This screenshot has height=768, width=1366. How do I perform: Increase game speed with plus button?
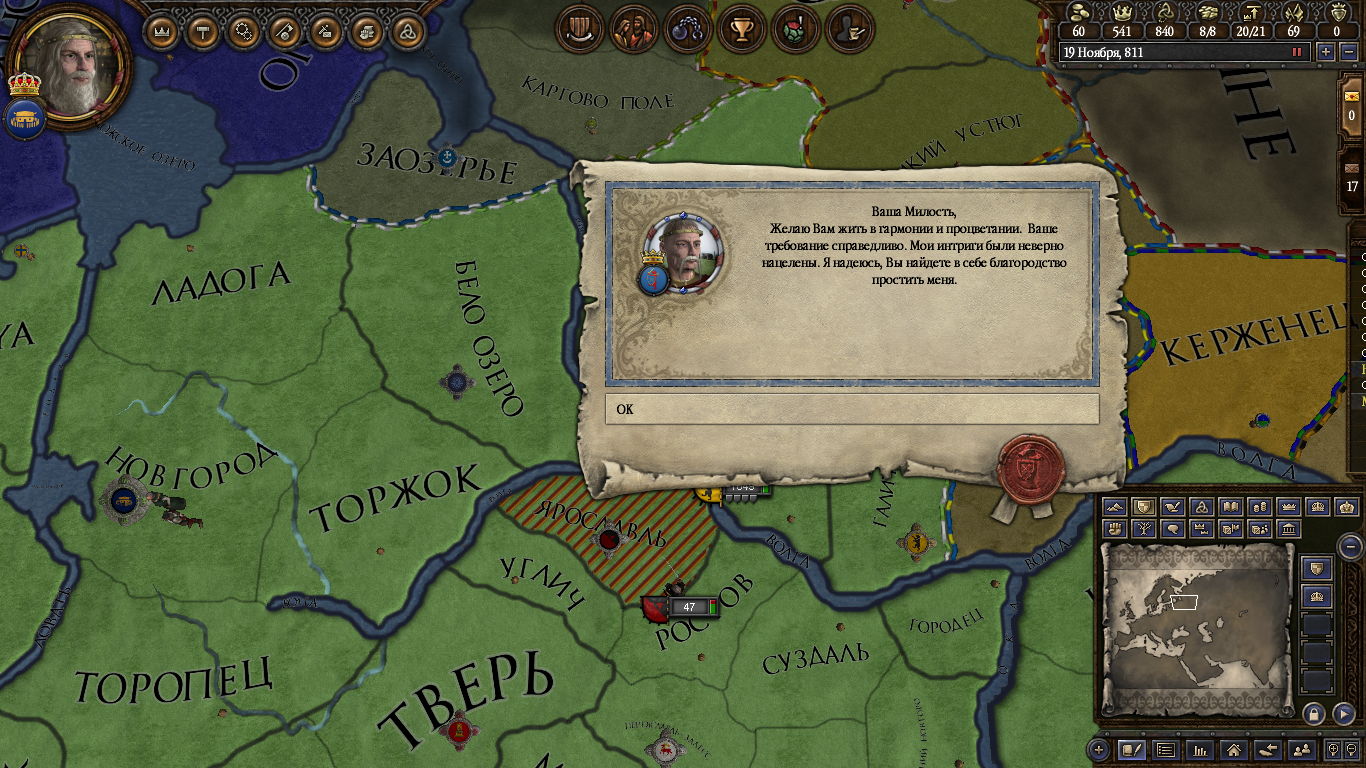point(1326,52)
